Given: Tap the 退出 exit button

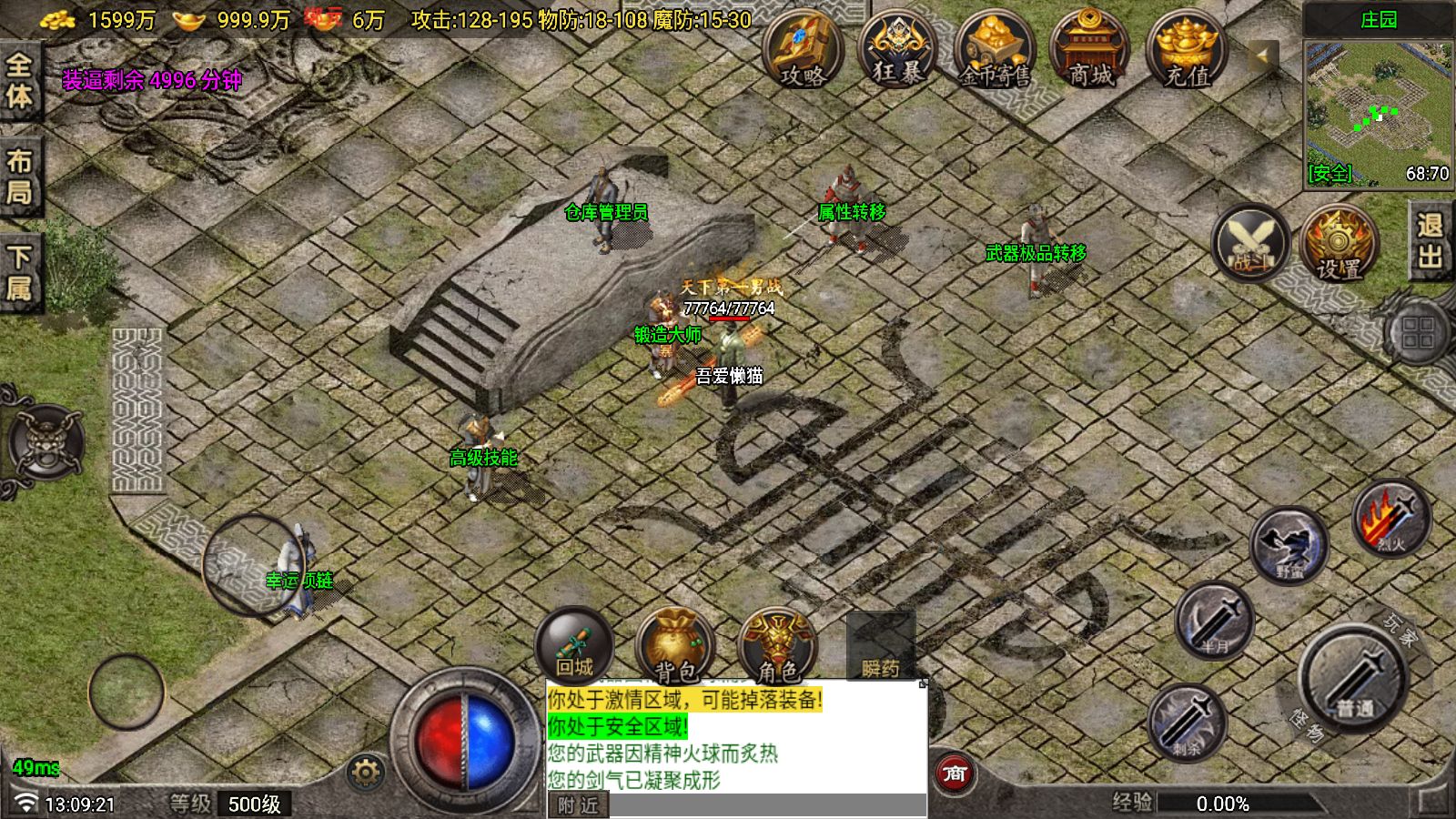Looking at the screenshot, I should coord(1431,241).
